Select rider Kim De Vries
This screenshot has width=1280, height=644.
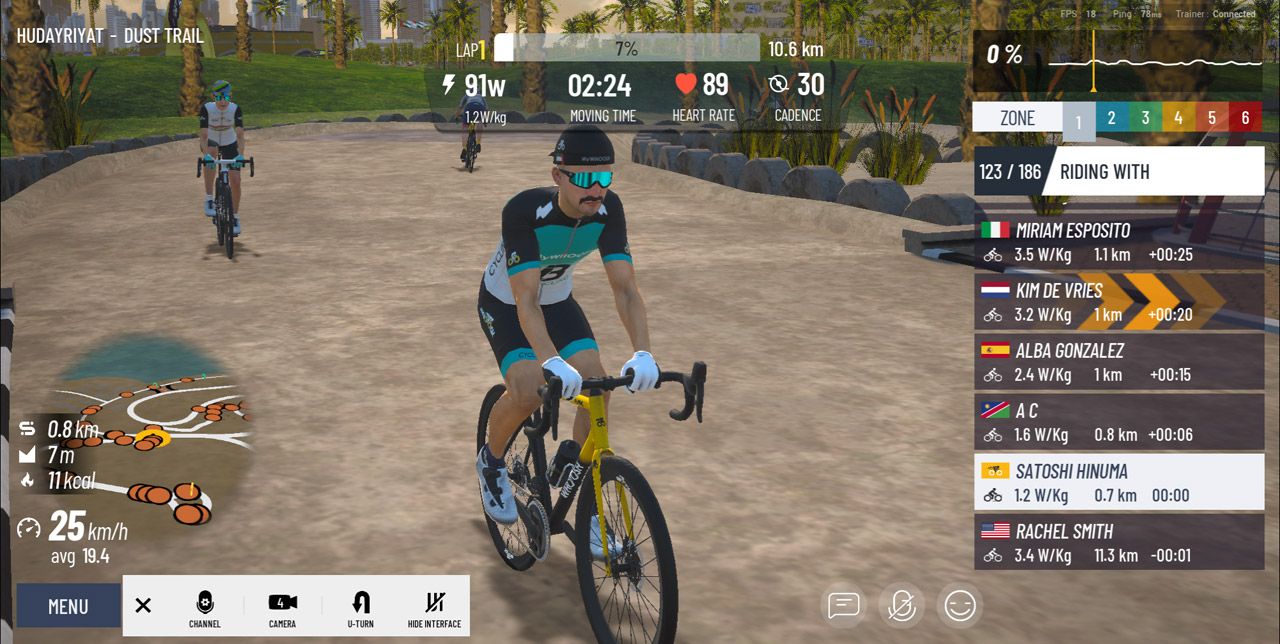1118,302
